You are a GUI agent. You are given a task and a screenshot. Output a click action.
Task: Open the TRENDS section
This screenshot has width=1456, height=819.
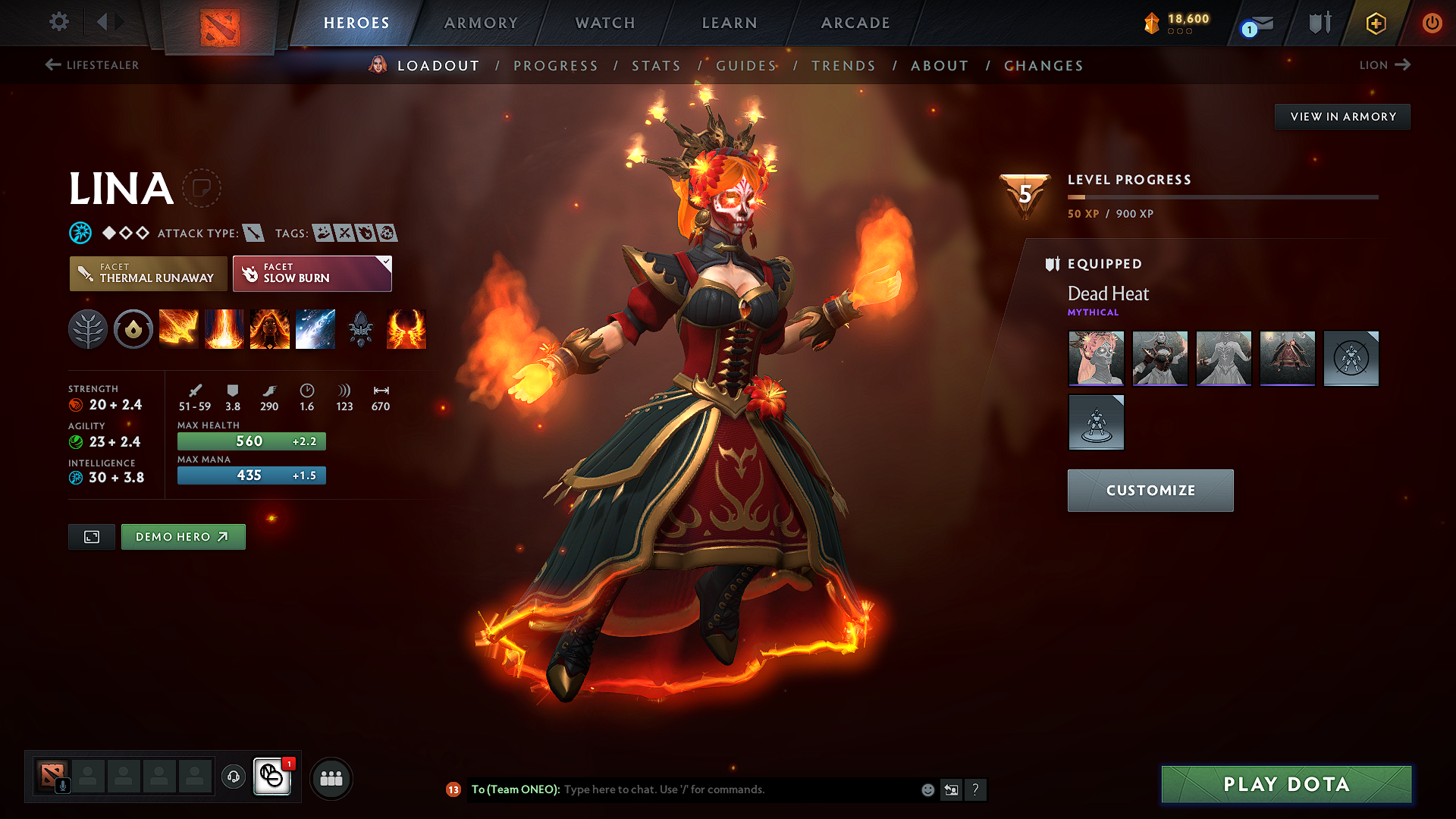(x=844, y=66)
